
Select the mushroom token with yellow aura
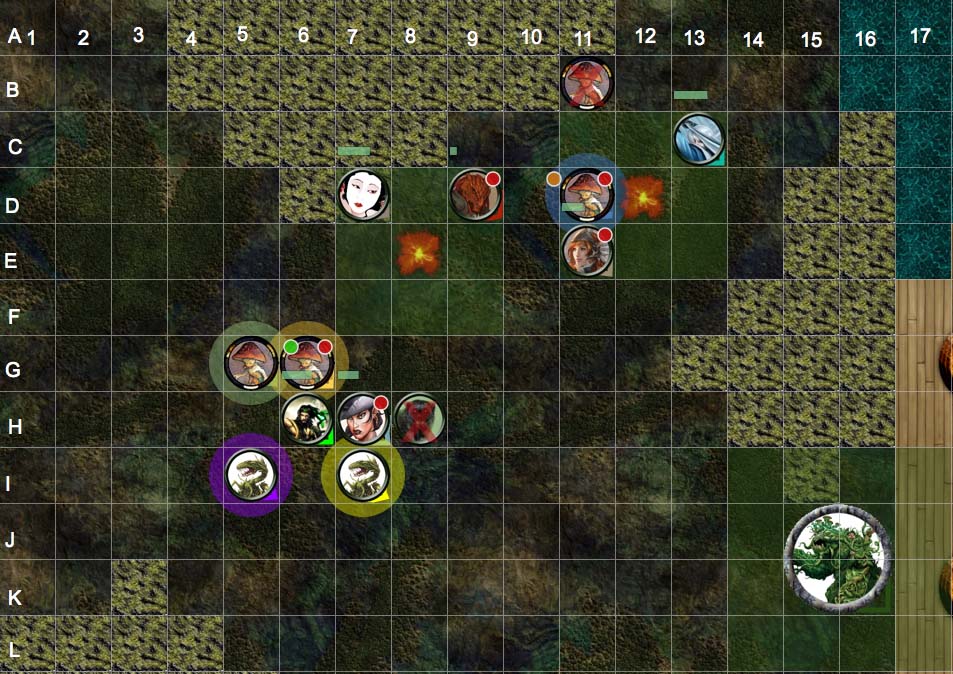click(x=307, y=362)
